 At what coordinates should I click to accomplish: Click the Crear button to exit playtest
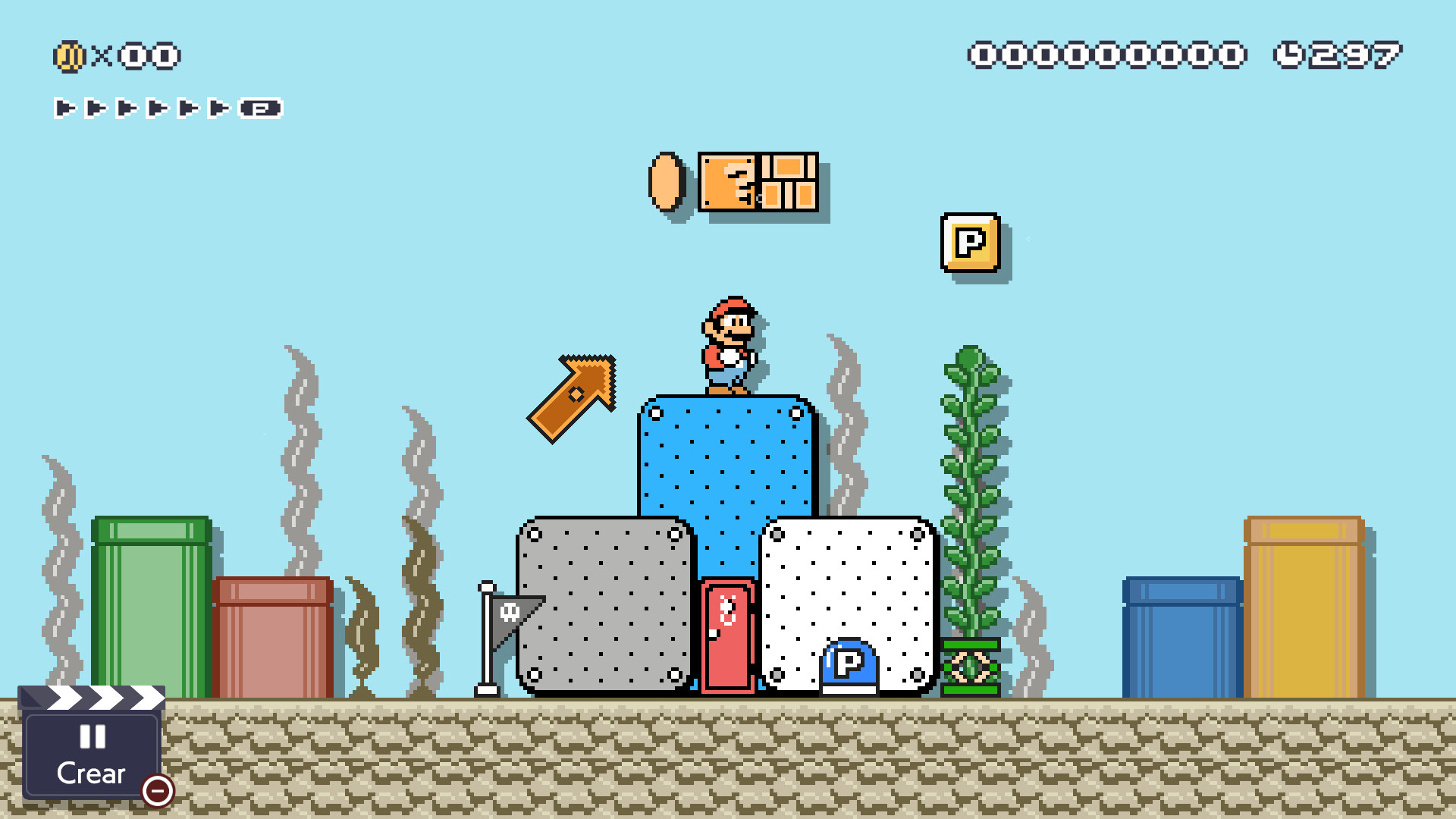pyautogui.click(x=90, y=772)
